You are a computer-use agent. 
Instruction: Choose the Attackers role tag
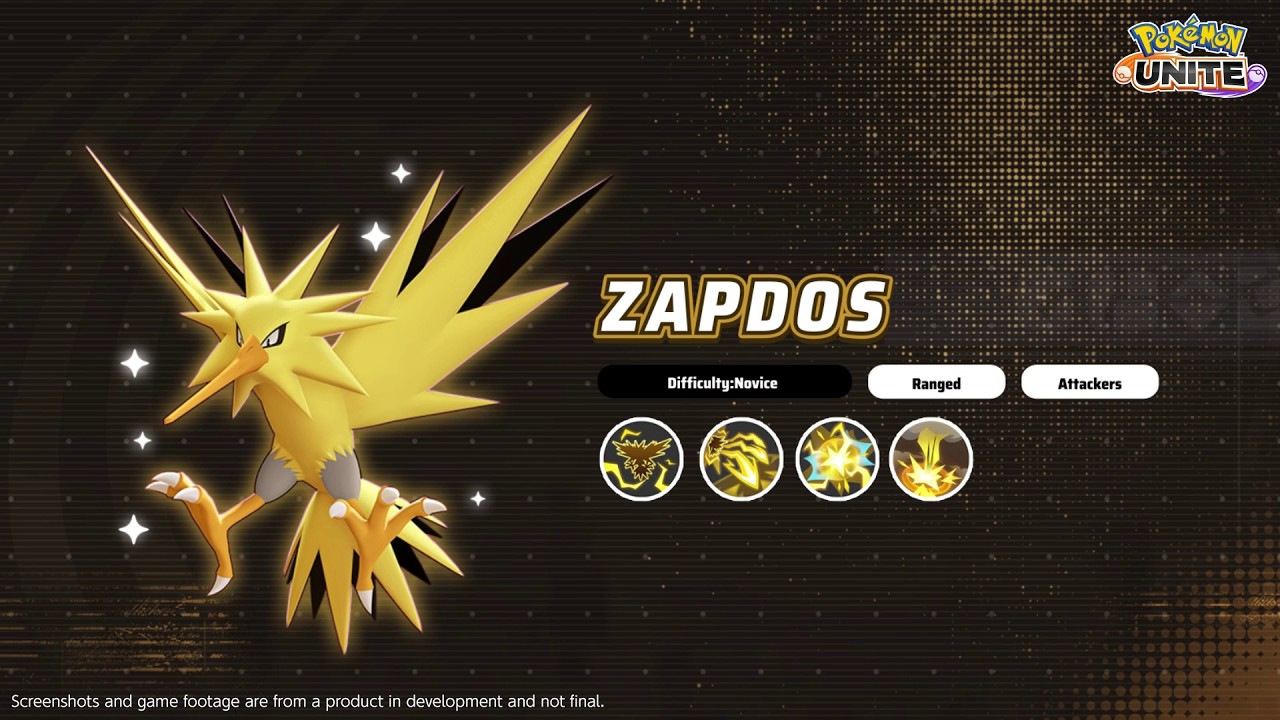click(x=1089, y=383)
